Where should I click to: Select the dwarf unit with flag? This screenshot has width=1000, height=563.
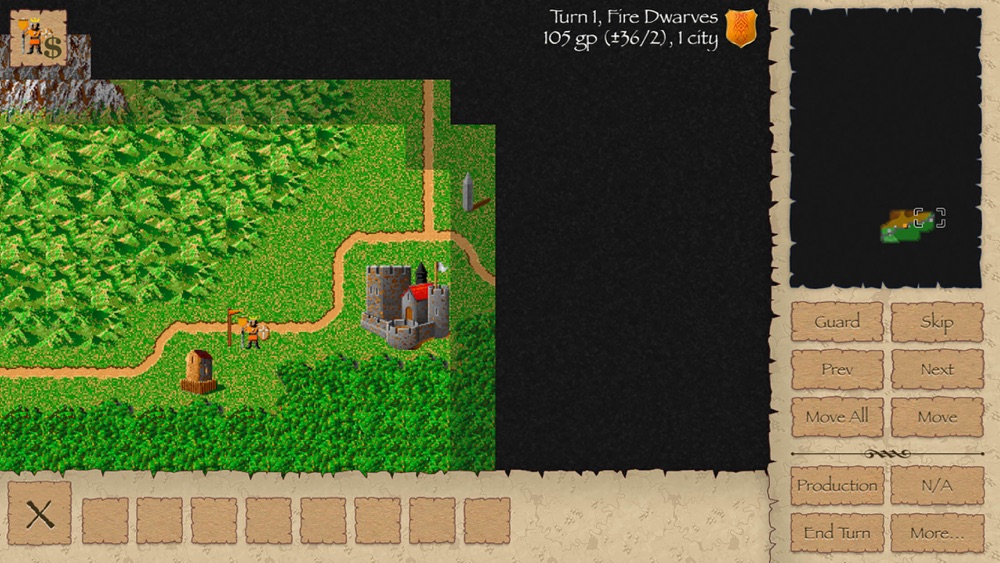(250, 331)
